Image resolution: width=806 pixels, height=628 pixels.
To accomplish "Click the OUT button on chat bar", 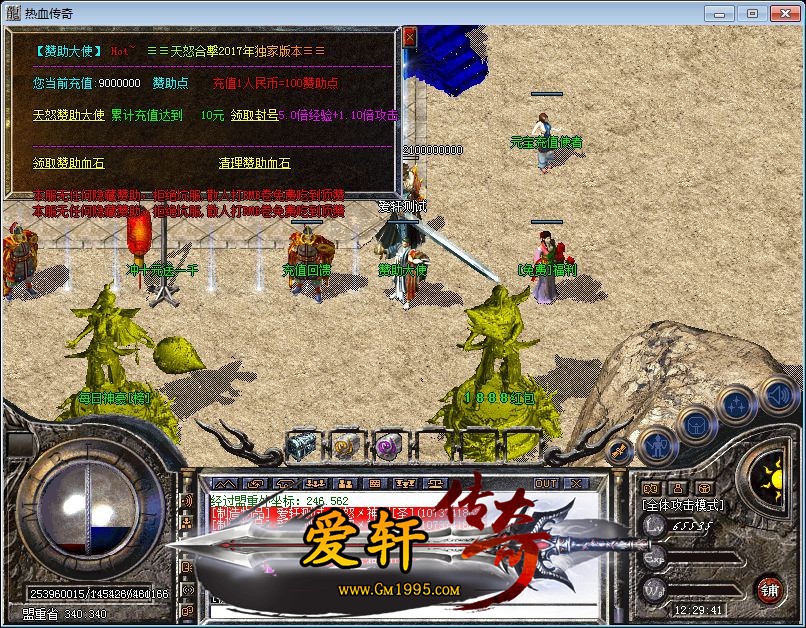I will pyautogui.click(x=546, y=484).
